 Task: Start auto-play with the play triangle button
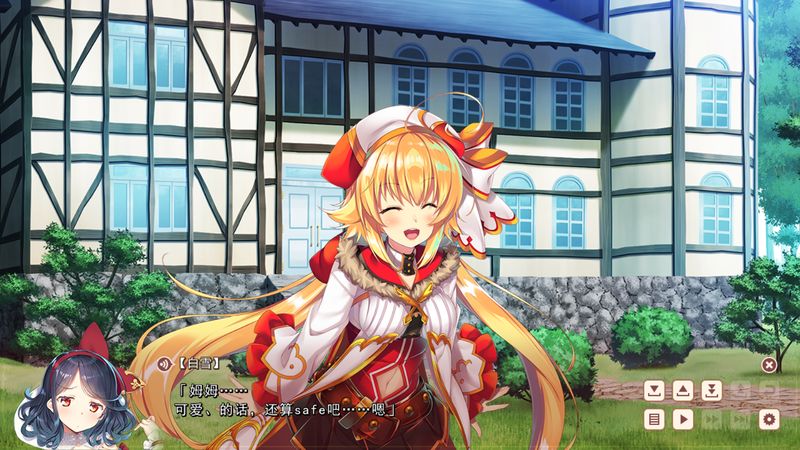(x=682, y=420)
